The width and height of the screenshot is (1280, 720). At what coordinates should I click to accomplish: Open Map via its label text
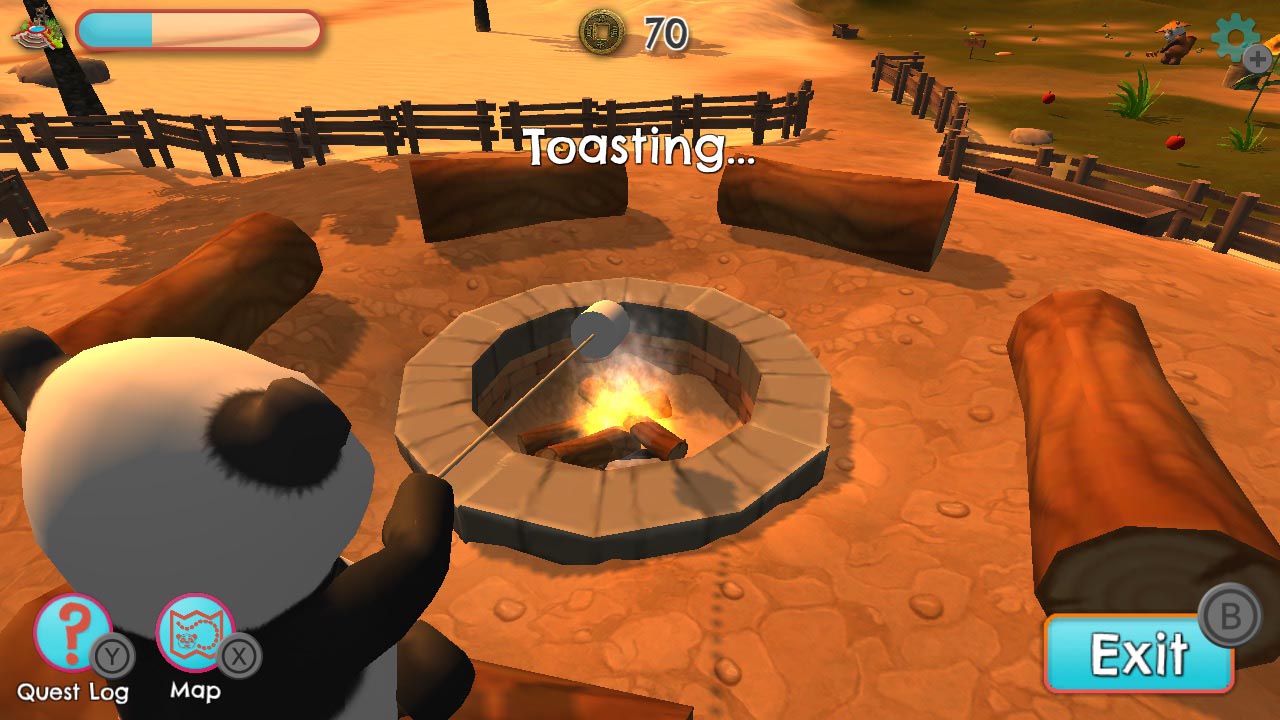[196, 692]
